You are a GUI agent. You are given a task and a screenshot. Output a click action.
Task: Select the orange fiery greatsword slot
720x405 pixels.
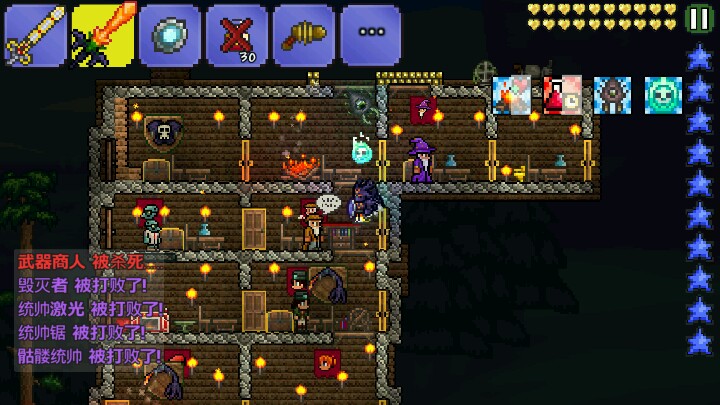click(x=102, y=35)
